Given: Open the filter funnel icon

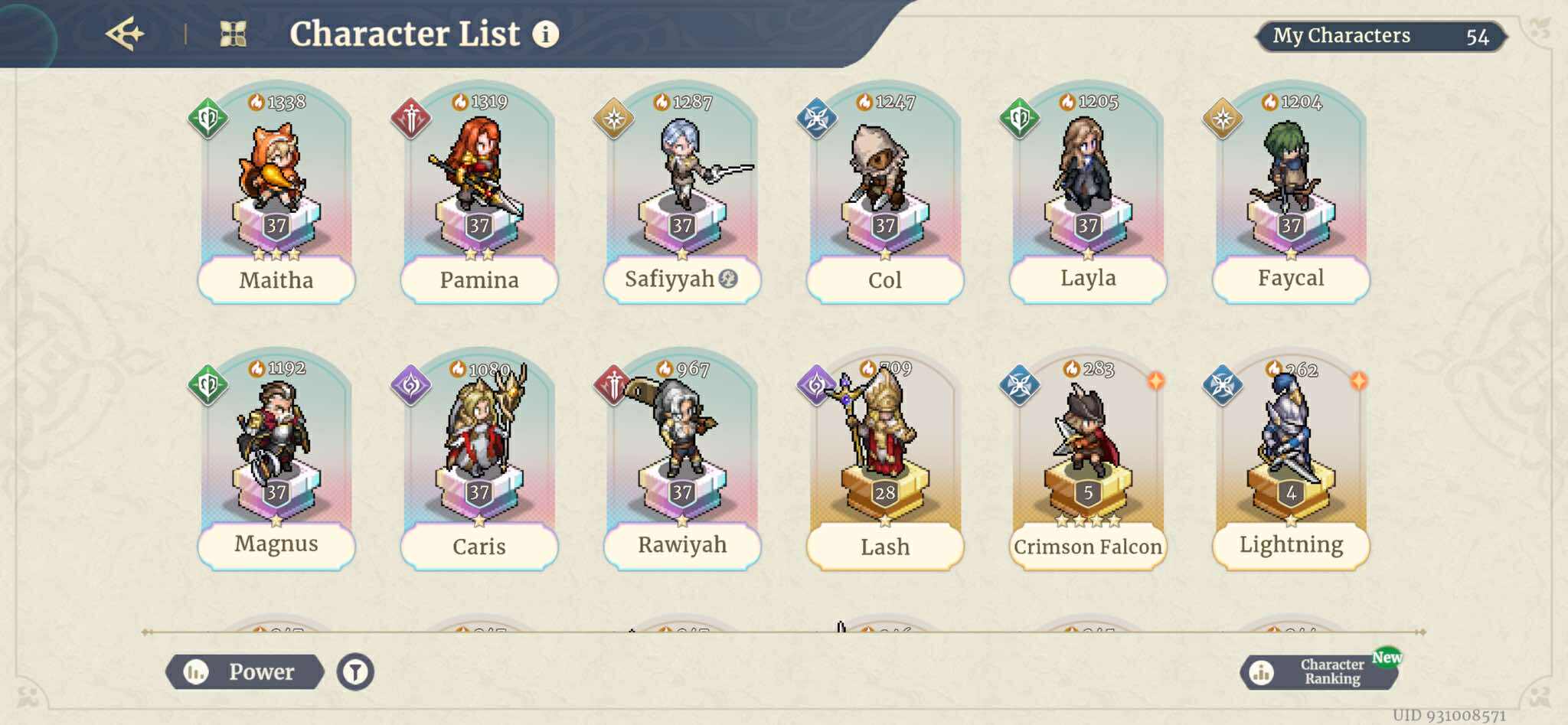Looking at the screenshot, I should [x=355, y=671].
